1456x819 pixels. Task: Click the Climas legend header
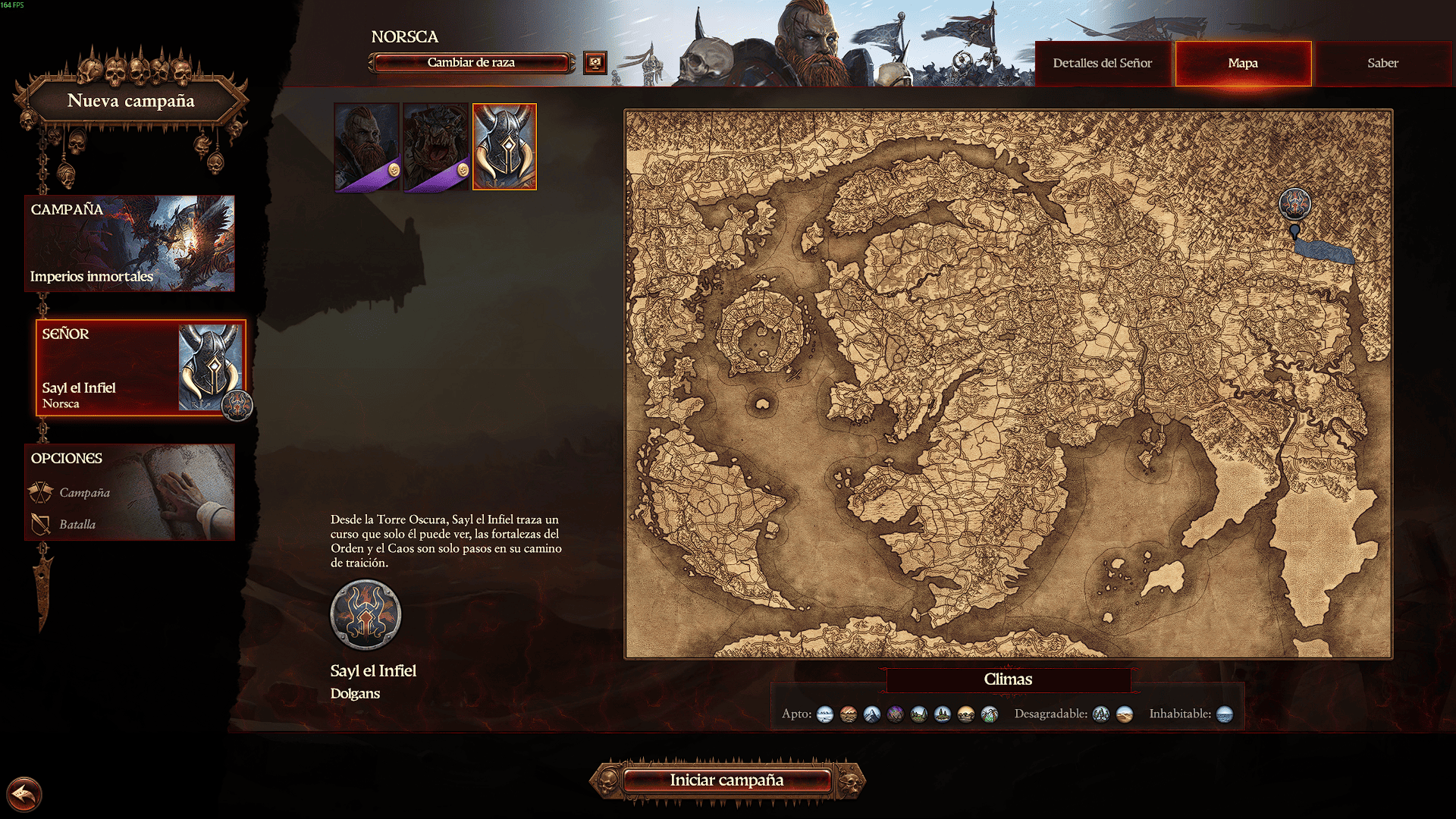pyautogui.click(x=1008, y=679)
